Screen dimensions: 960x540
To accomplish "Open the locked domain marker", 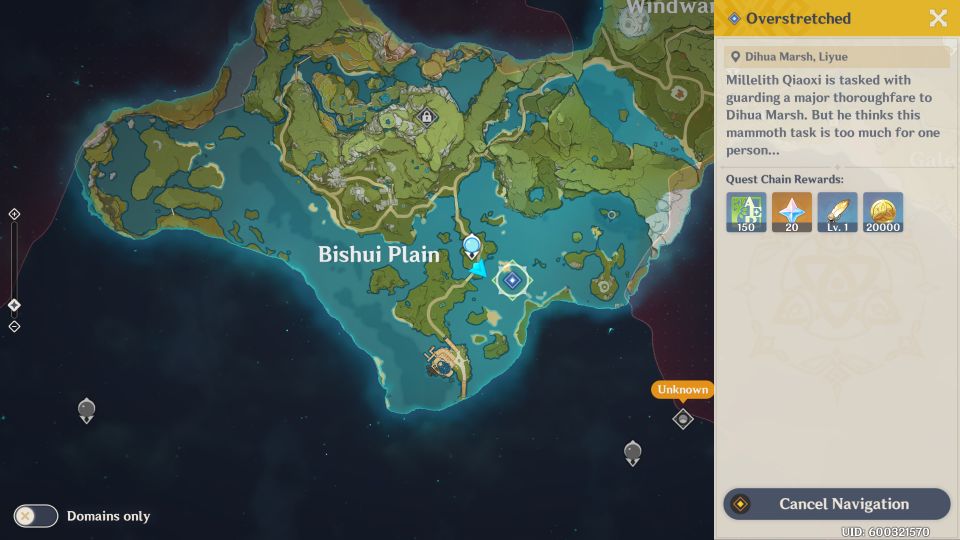I will tap(427, 117).
